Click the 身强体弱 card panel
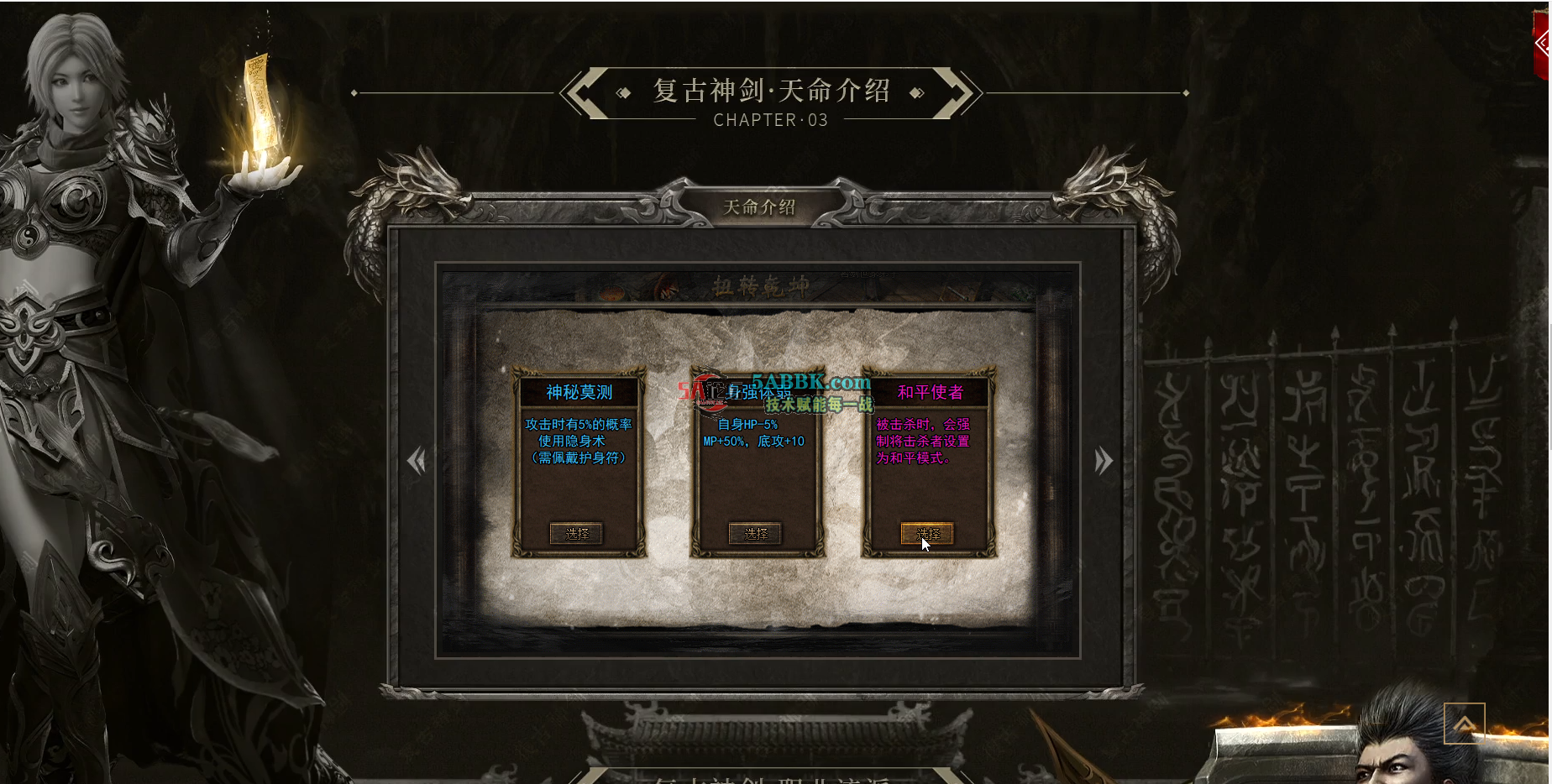Screen dimensions: 1552x784 point(757,462)
